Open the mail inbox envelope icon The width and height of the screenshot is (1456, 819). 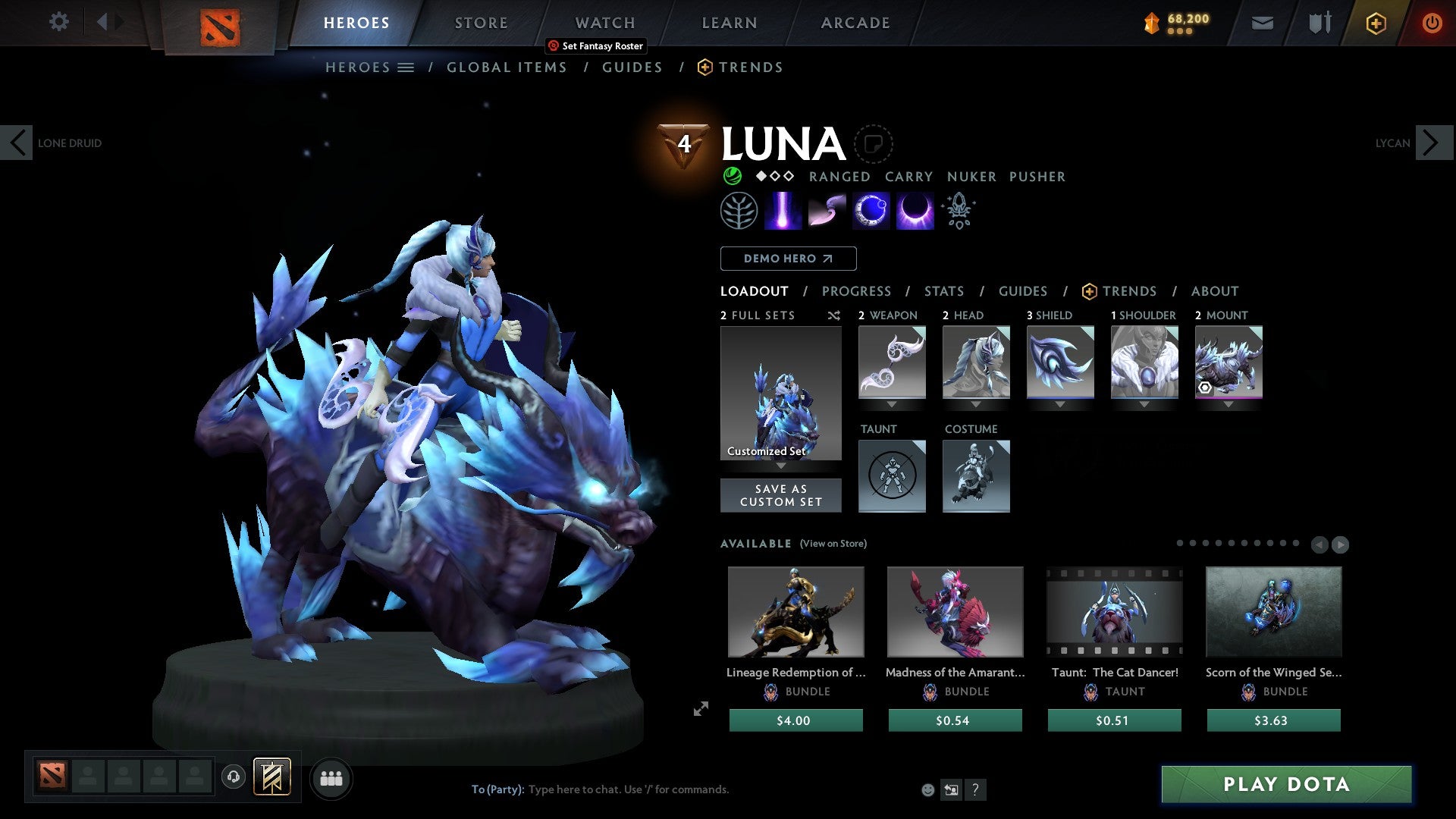[x=1262, y=23]
